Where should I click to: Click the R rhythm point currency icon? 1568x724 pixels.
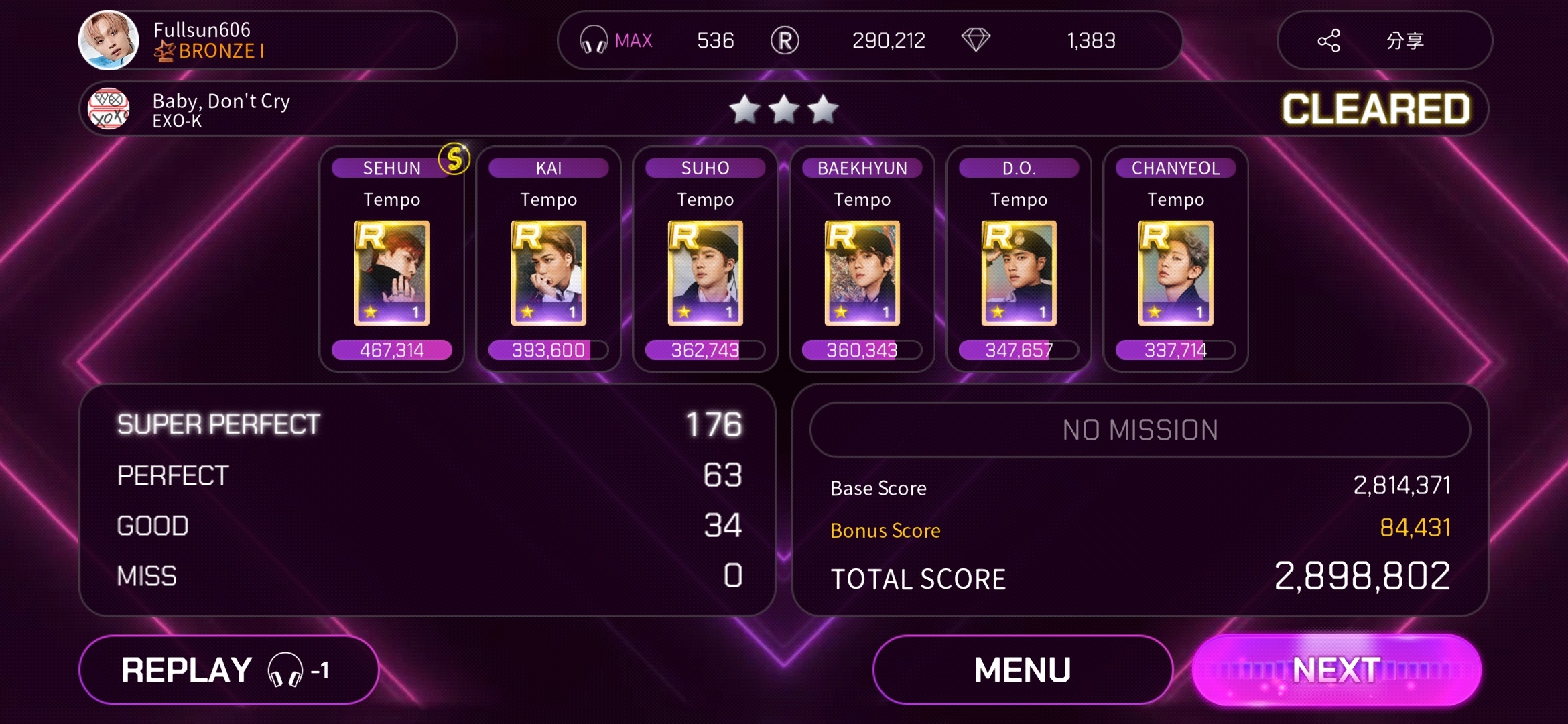pyautogui.click(x=785, y=40)
